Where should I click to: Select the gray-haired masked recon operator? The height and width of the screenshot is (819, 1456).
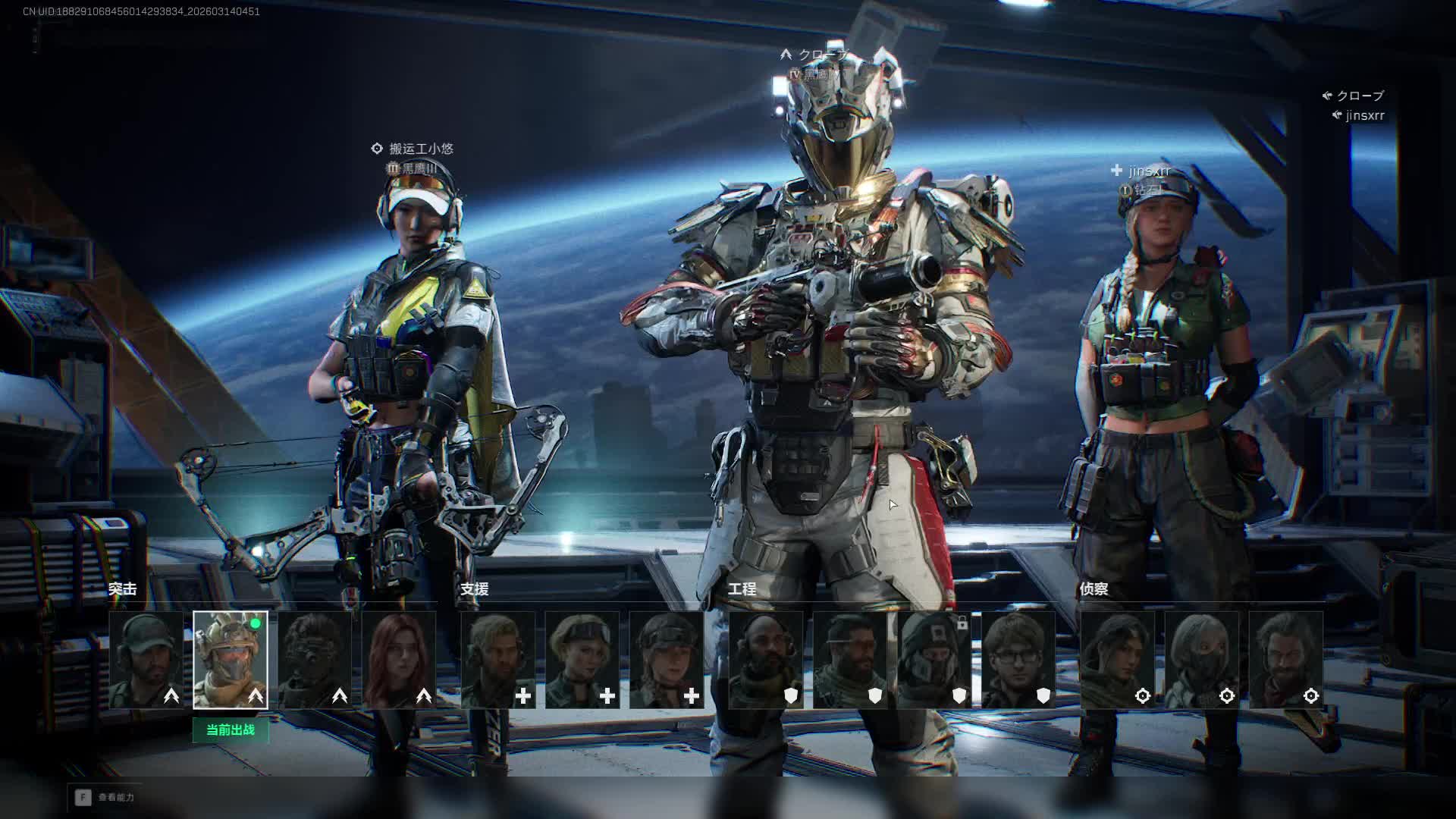[1202, 660]
